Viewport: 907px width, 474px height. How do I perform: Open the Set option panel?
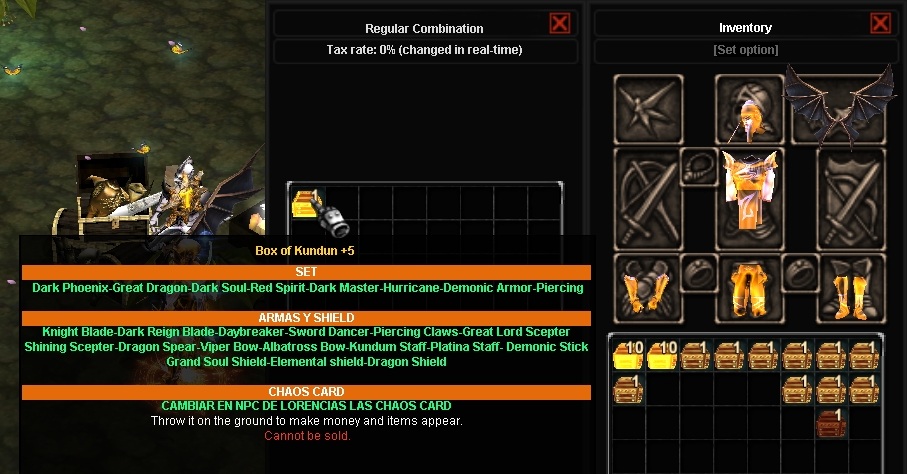(x=745, y=50)
